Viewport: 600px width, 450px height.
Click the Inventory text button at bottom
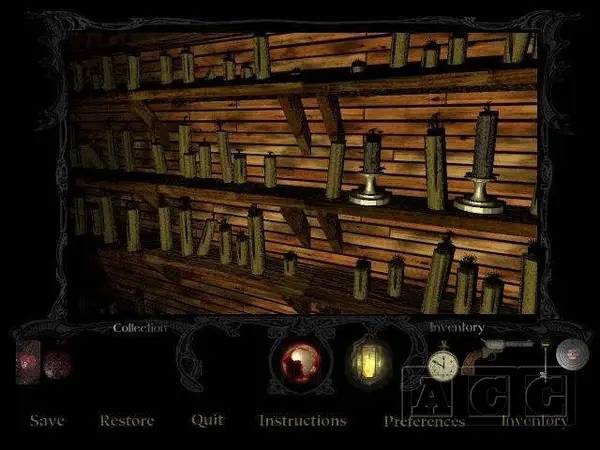point(534,421)
